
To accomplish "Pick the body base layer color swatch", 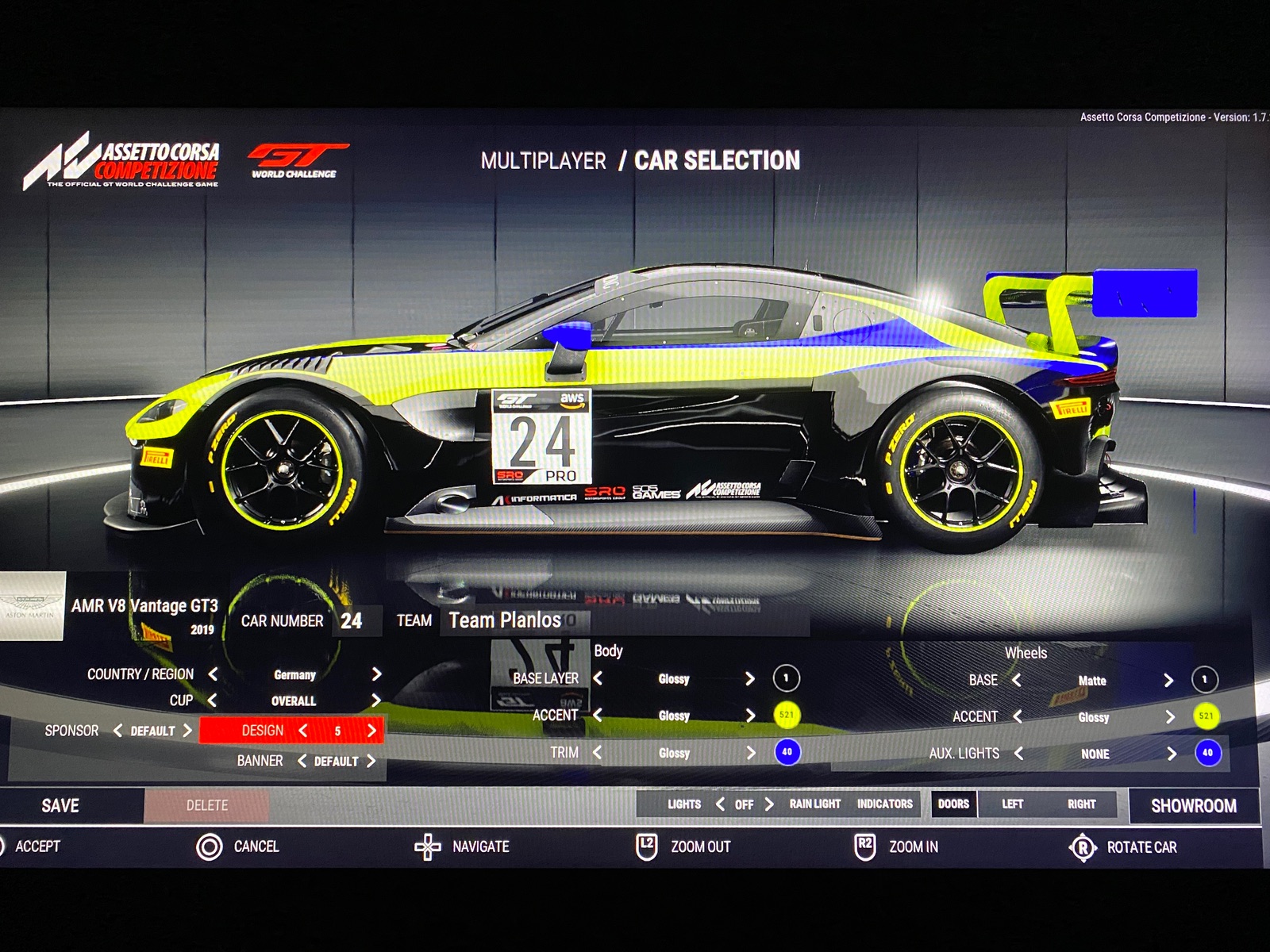I will 786,678.
